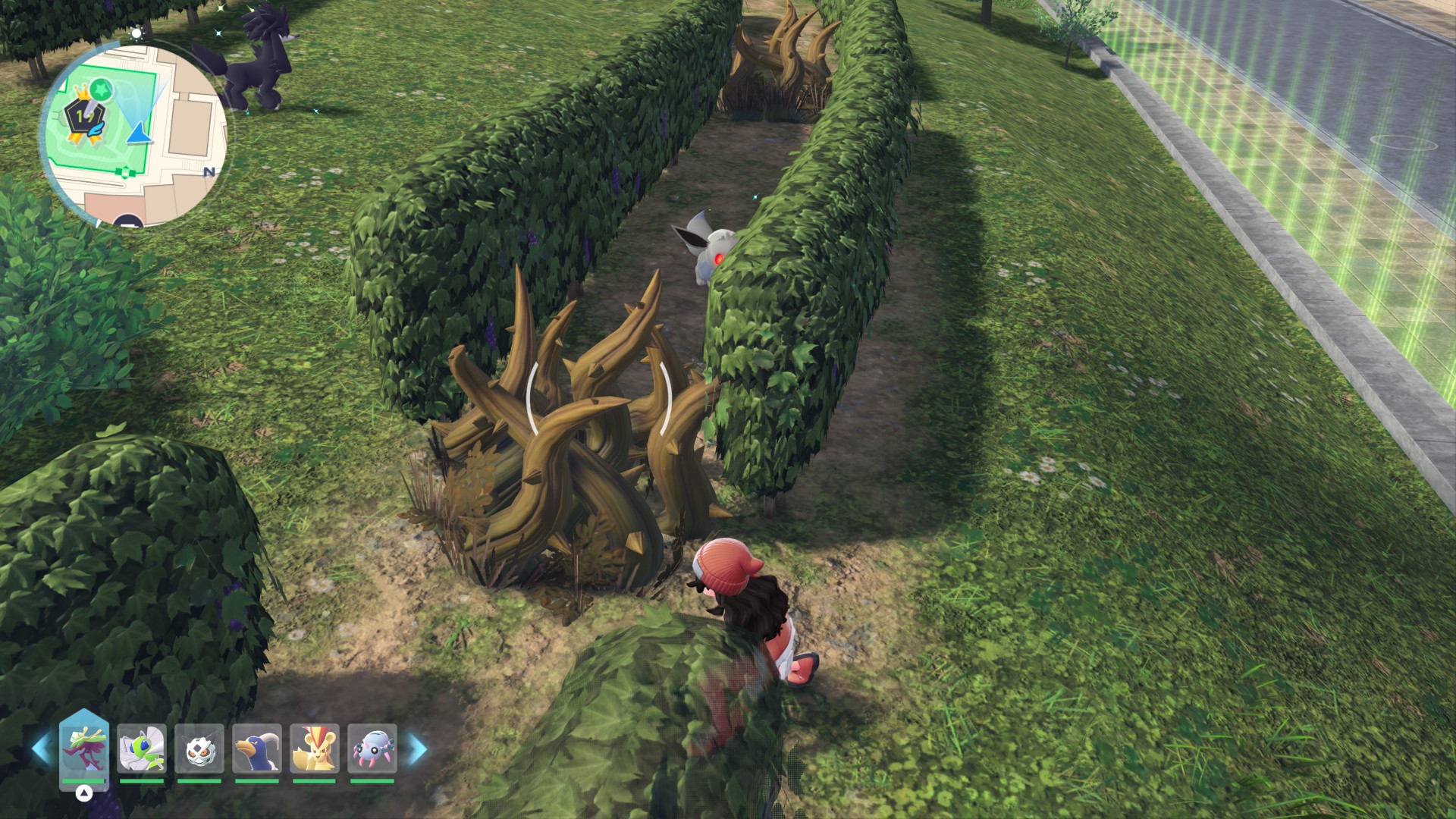Switch to the Glalie party slot
The width and height of the screenshot is (1456, 819).
199,748
